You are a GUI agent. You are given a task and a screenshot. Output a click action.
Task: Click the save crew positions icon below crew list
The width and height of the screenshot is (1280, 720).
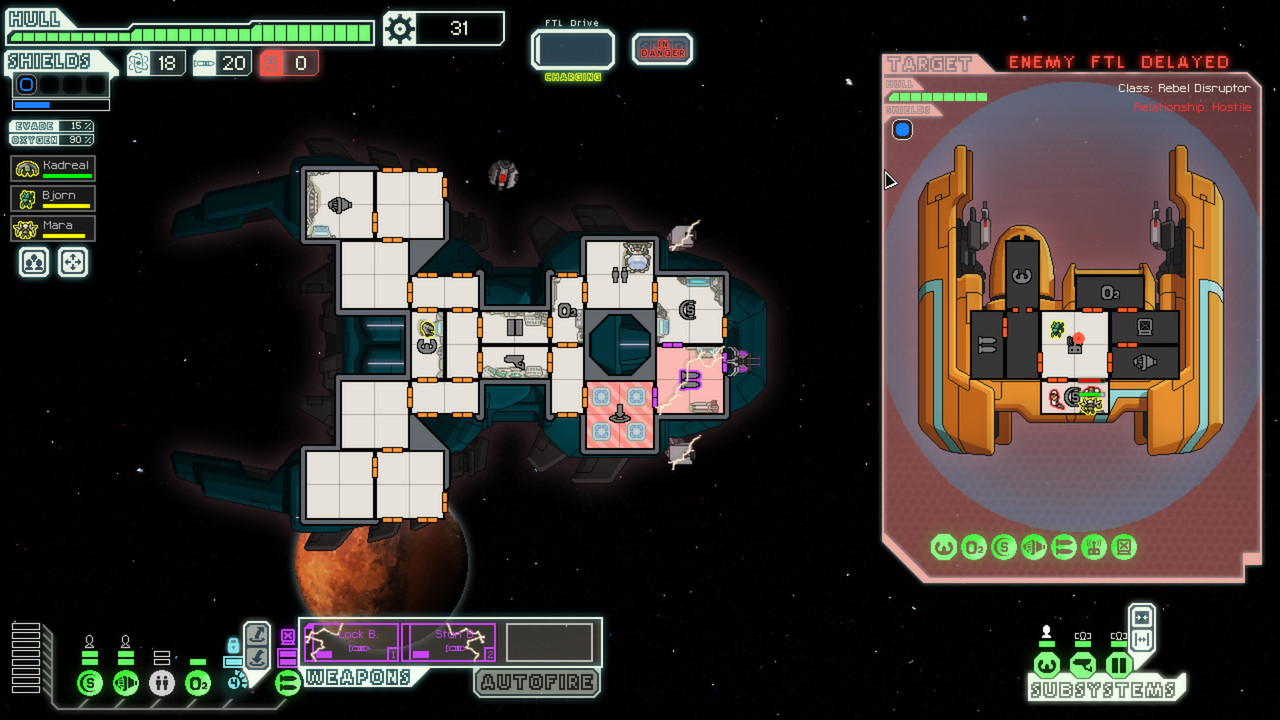(32, 263)
